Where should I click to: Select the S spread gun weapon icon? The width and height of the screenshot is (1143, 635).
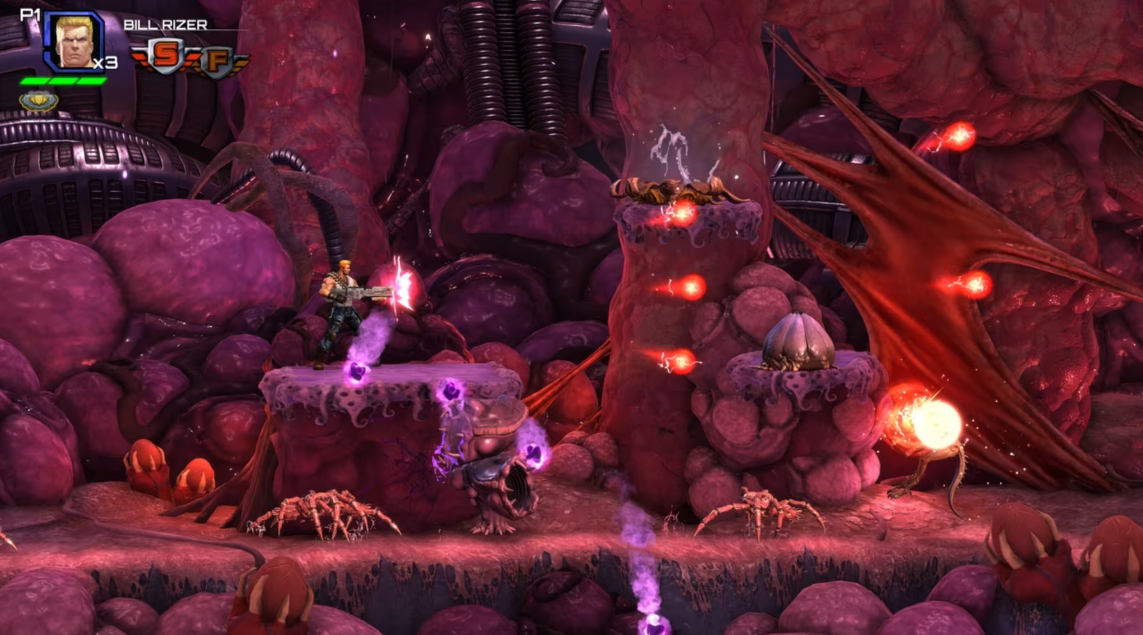pos(168,58)
